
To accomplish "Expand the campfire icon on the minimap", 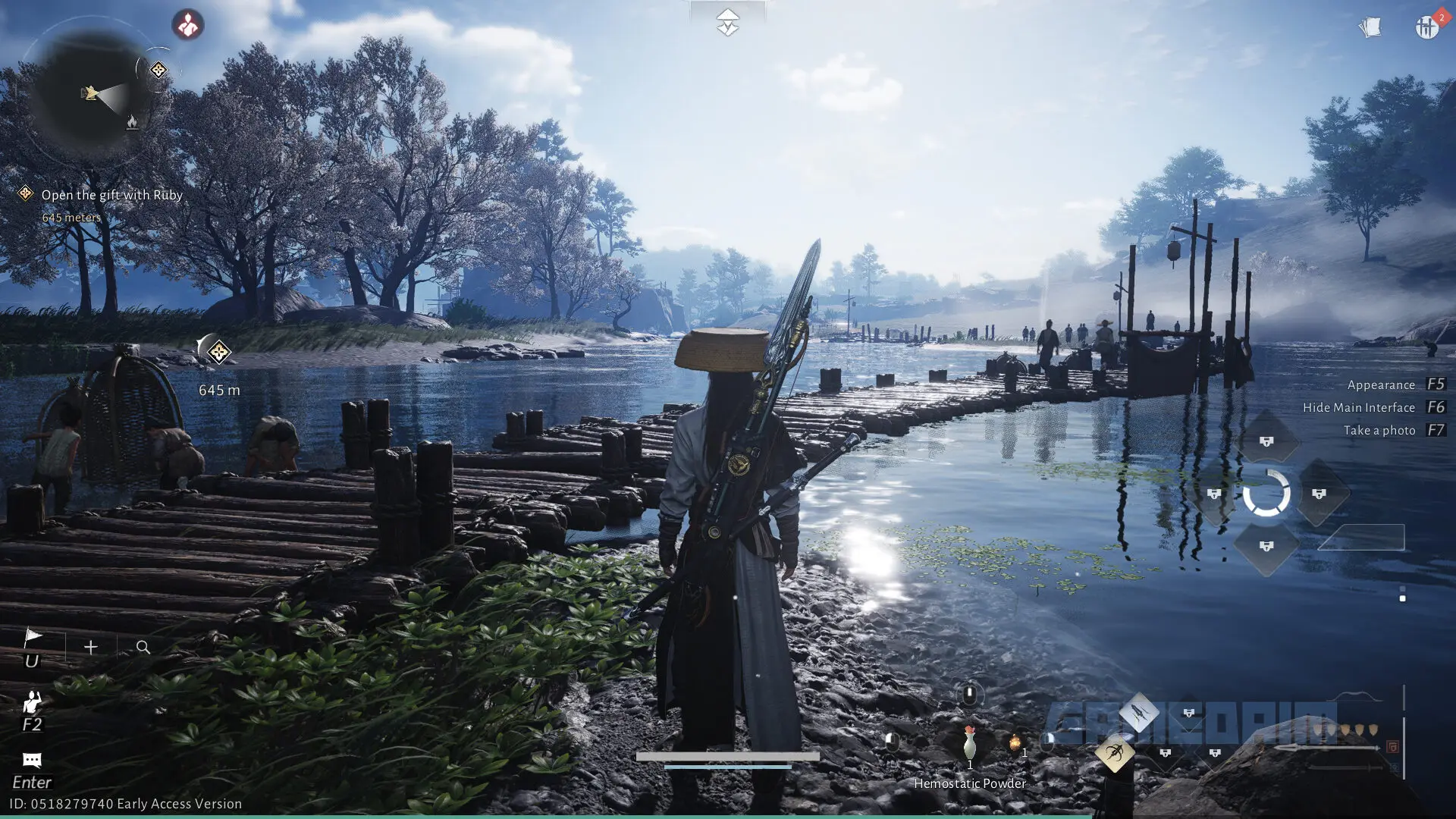I will click(133, 122).
